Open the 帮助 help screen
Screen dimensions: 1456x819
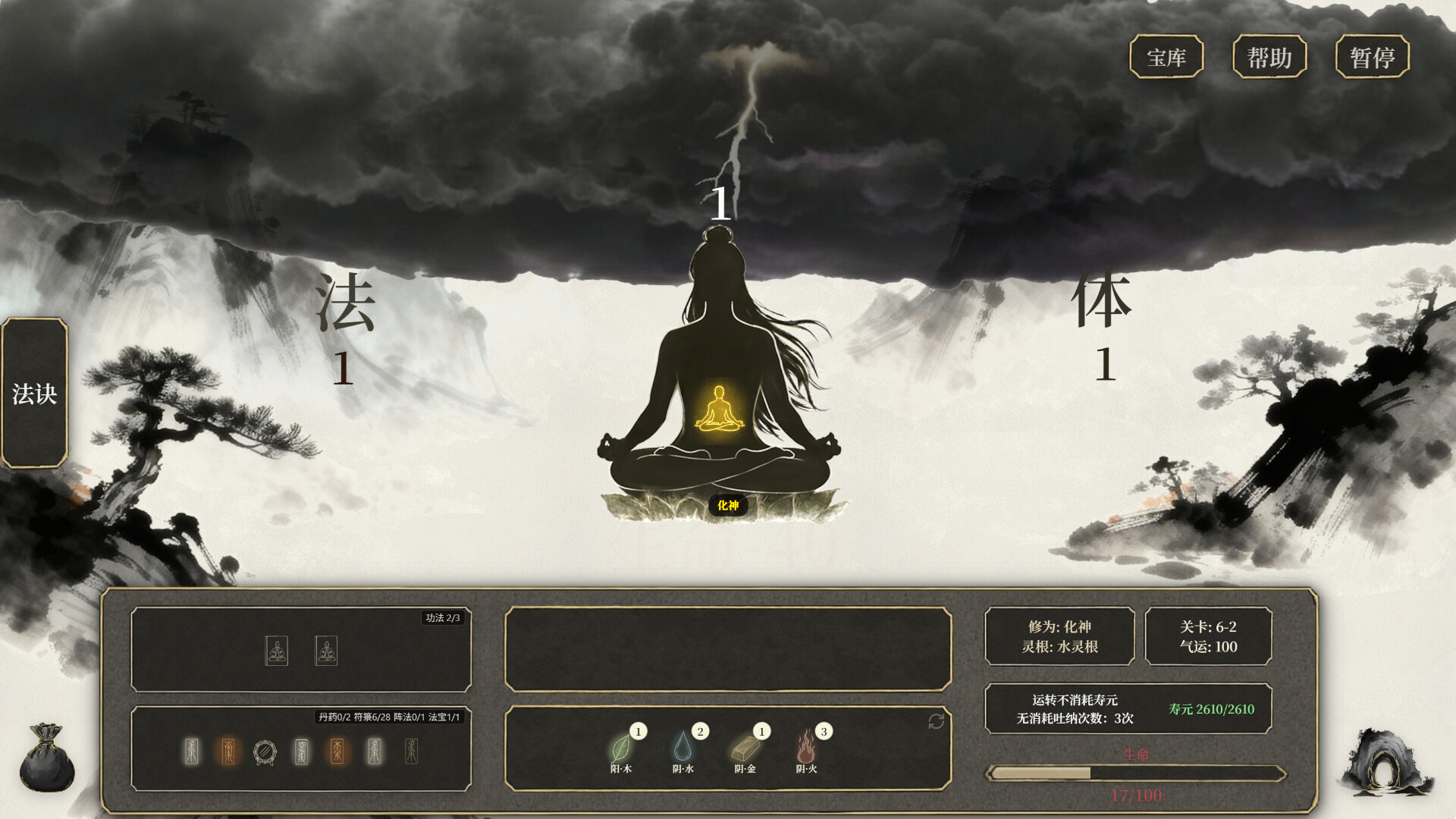click(1270, 56)
